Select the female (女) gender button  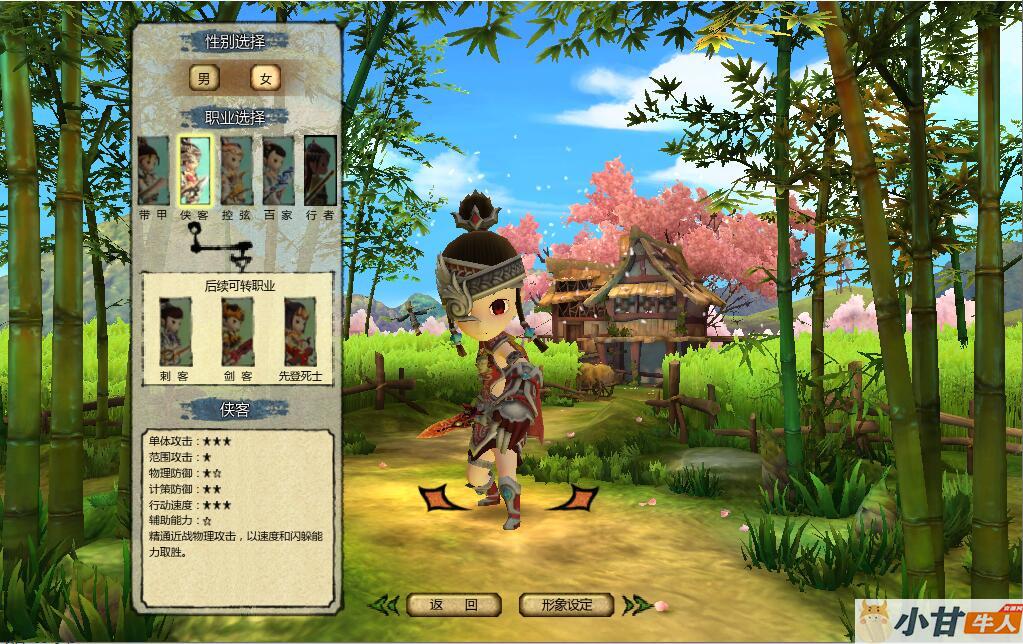click(x=265, y=79)
